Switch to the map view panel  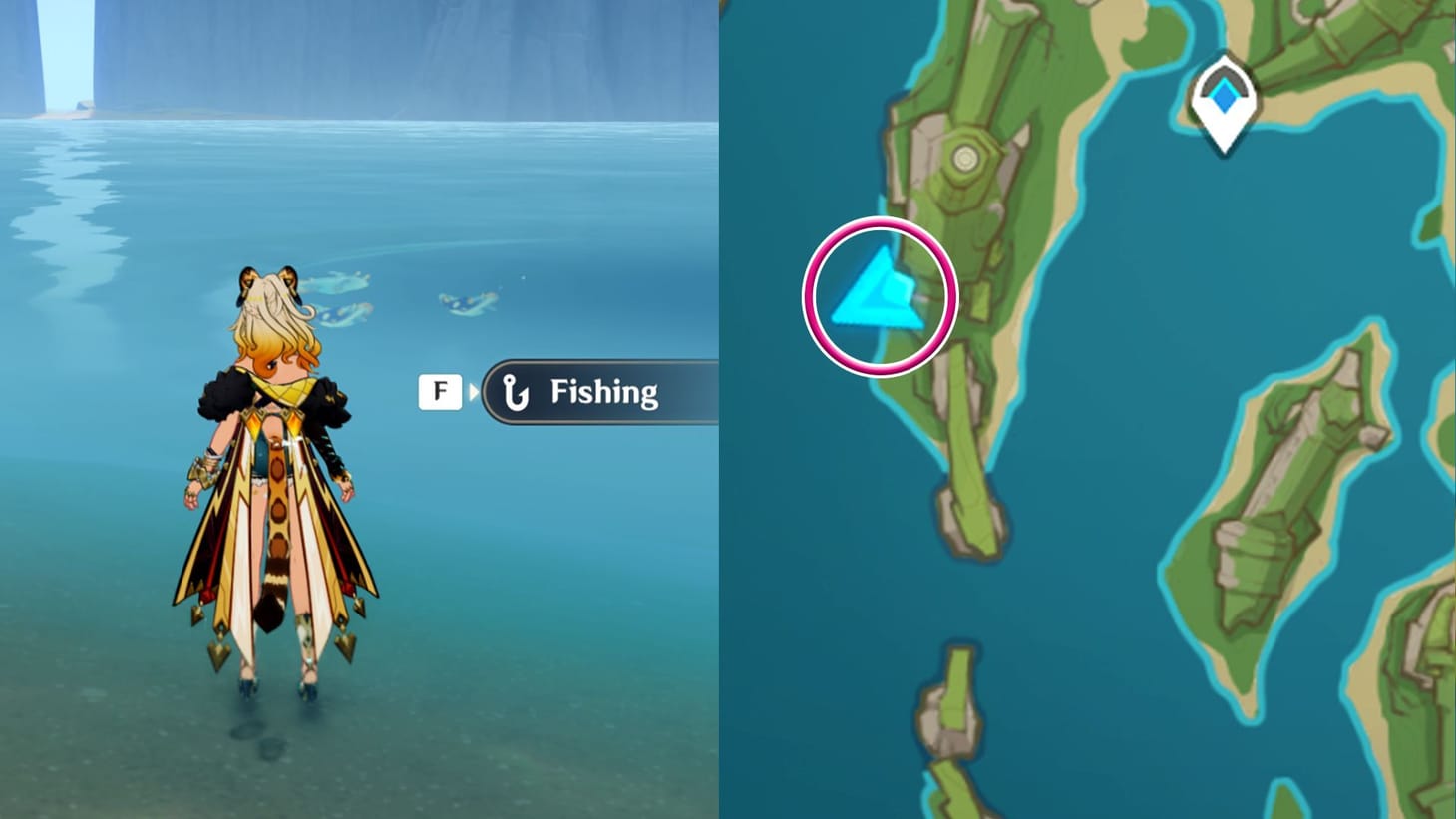[x=1087, y=409]
